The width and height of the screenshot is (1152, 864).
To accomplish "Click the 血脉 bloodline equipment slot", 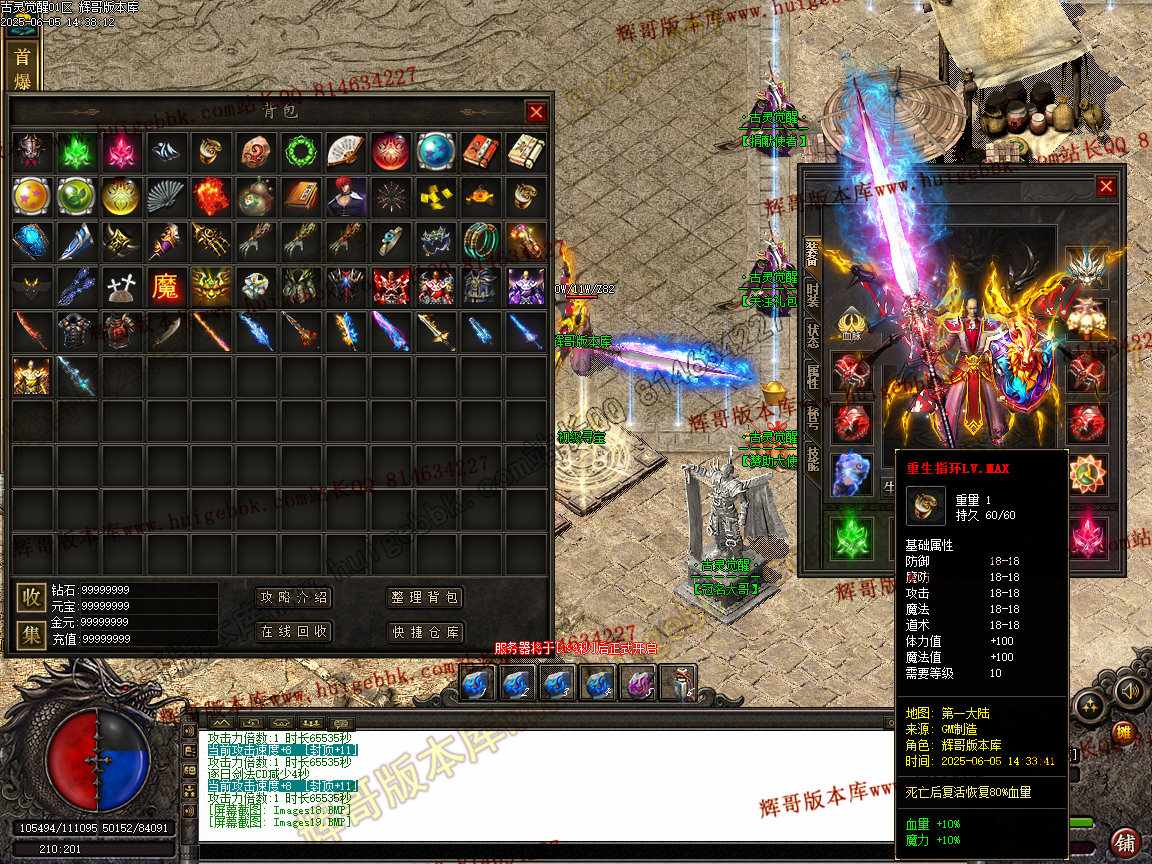I will pyautogui.click(x=851, y=323).
